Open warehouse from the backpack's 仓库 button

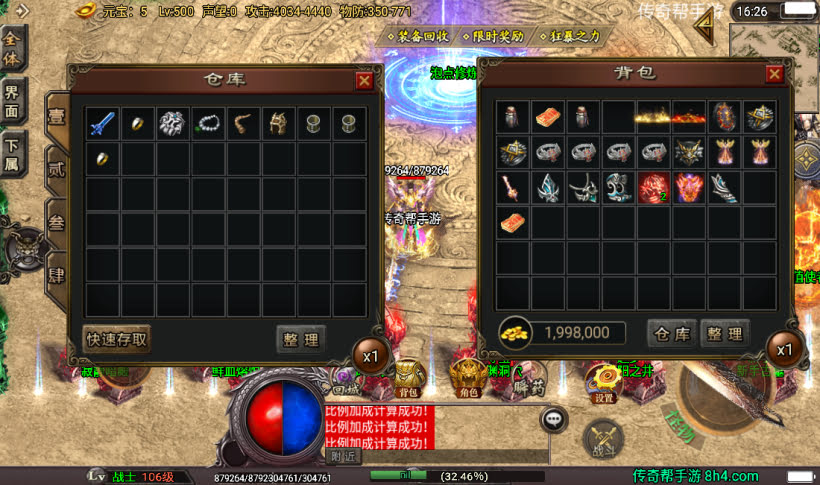click(x=671, y=333)
